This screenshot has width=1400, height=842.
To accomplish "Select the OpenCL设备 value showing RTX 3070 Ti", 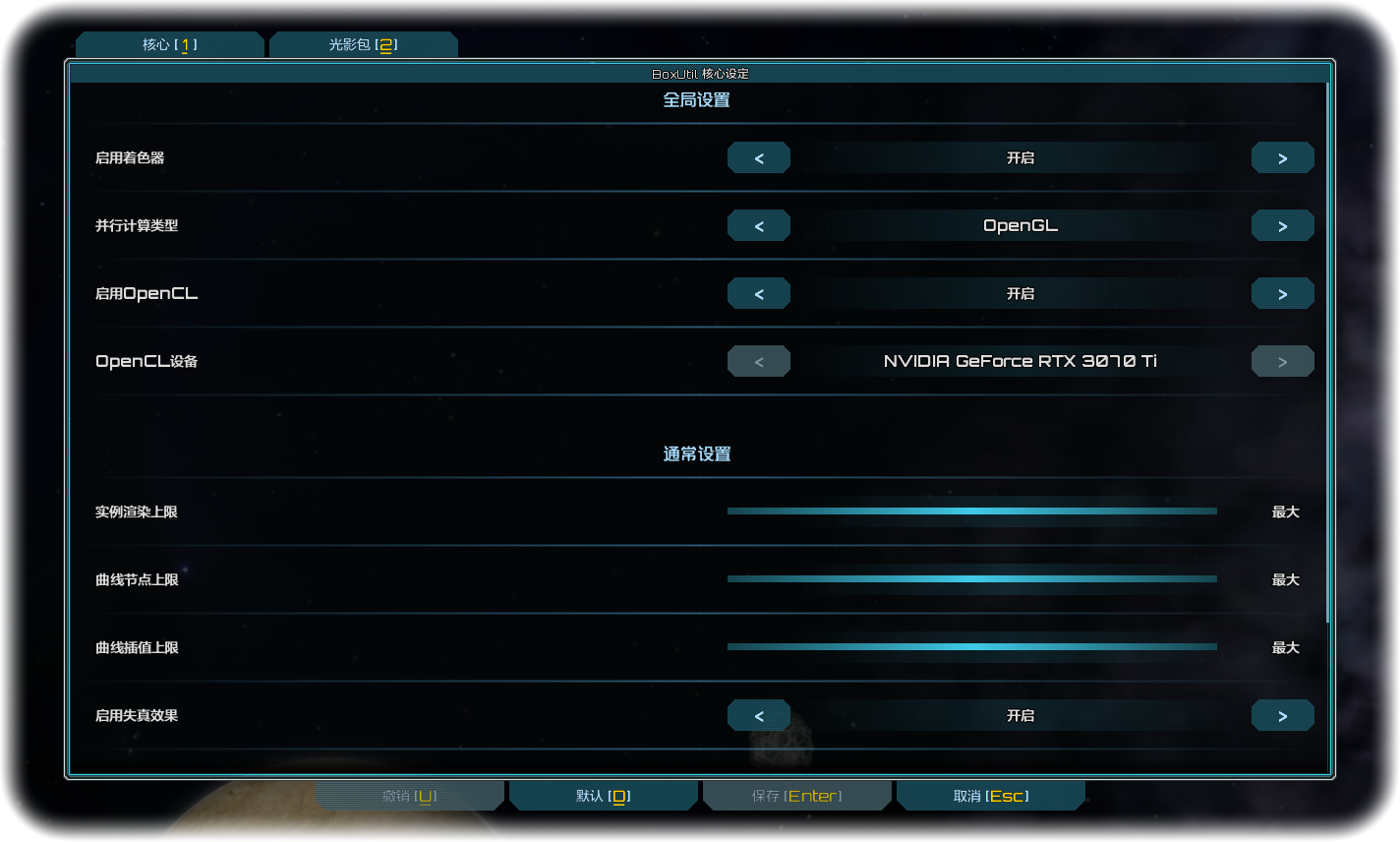I will [x=1021, y=361].
